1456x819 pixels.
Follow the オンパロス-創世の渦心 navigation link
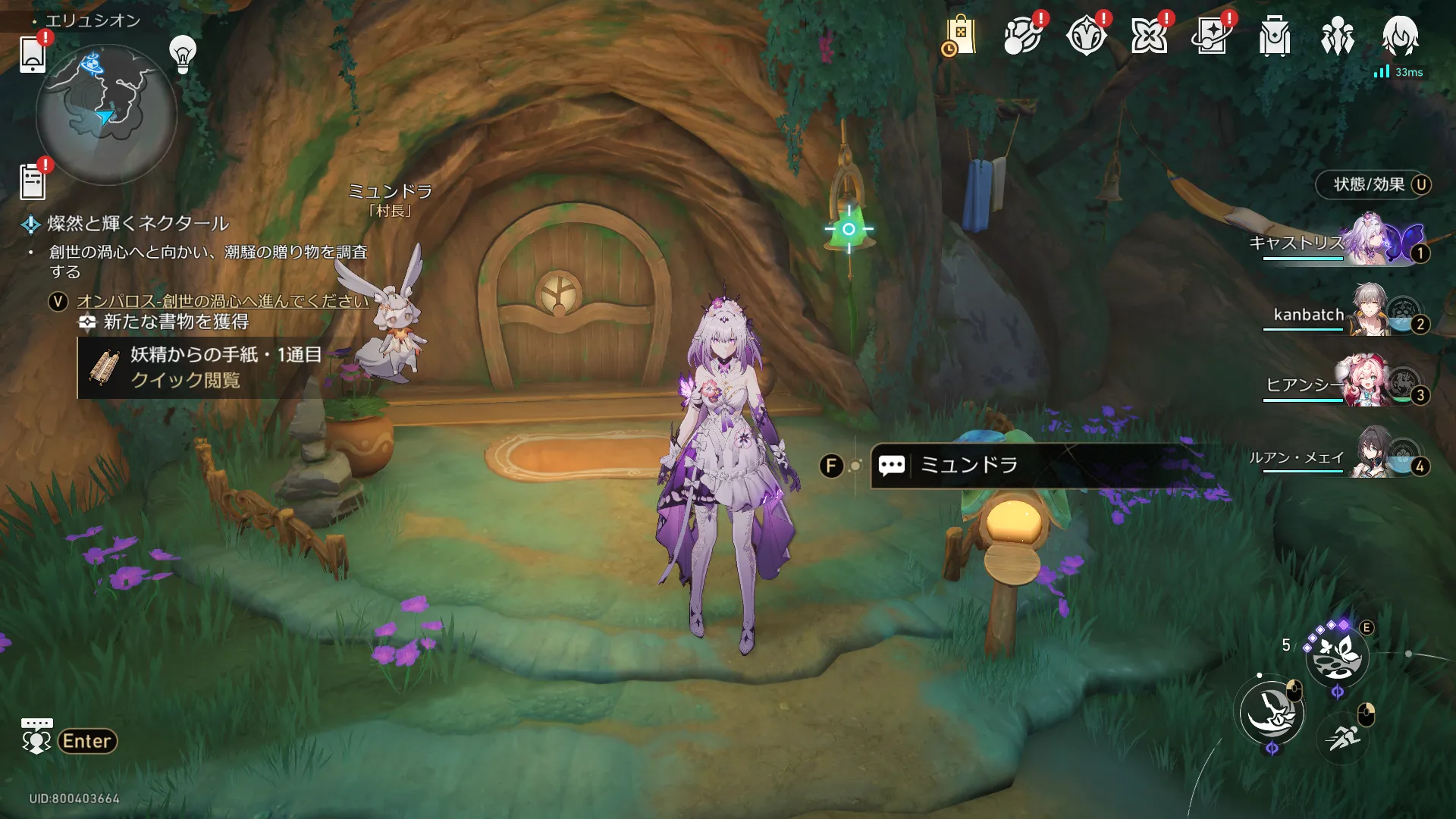(x=223, y=301)
